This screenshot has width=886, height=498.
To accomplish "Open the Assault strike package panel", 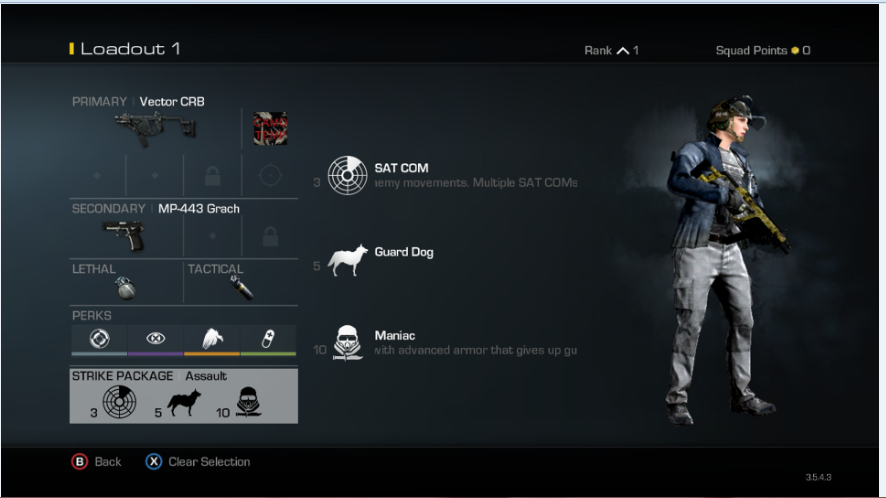I will click(x=183, y=395).
